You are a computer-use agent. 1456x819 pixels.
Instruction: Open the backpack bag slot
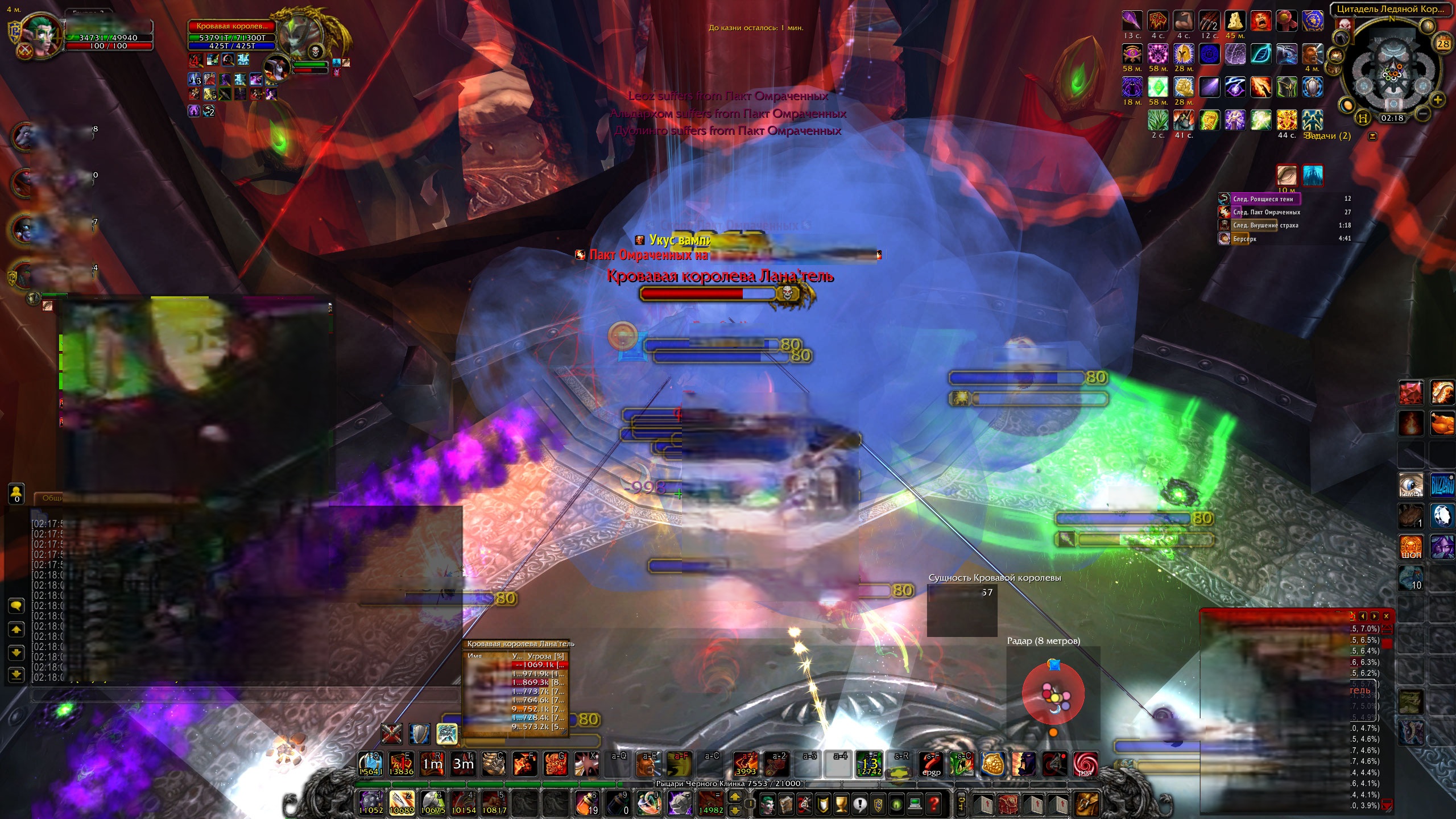point(1085,804)
